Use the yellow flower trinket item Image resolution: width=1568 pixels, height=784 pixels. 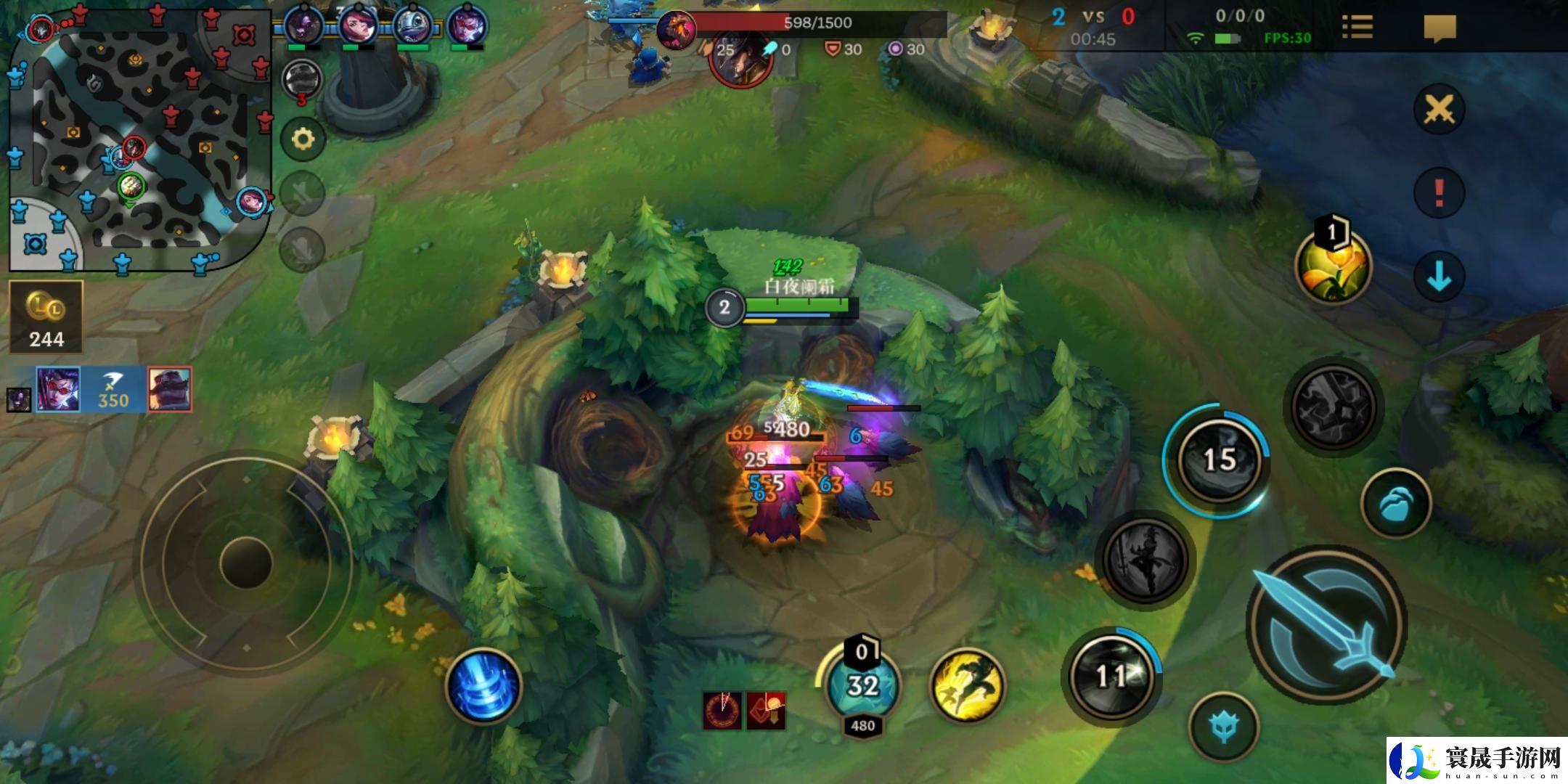pos(1333,266)
